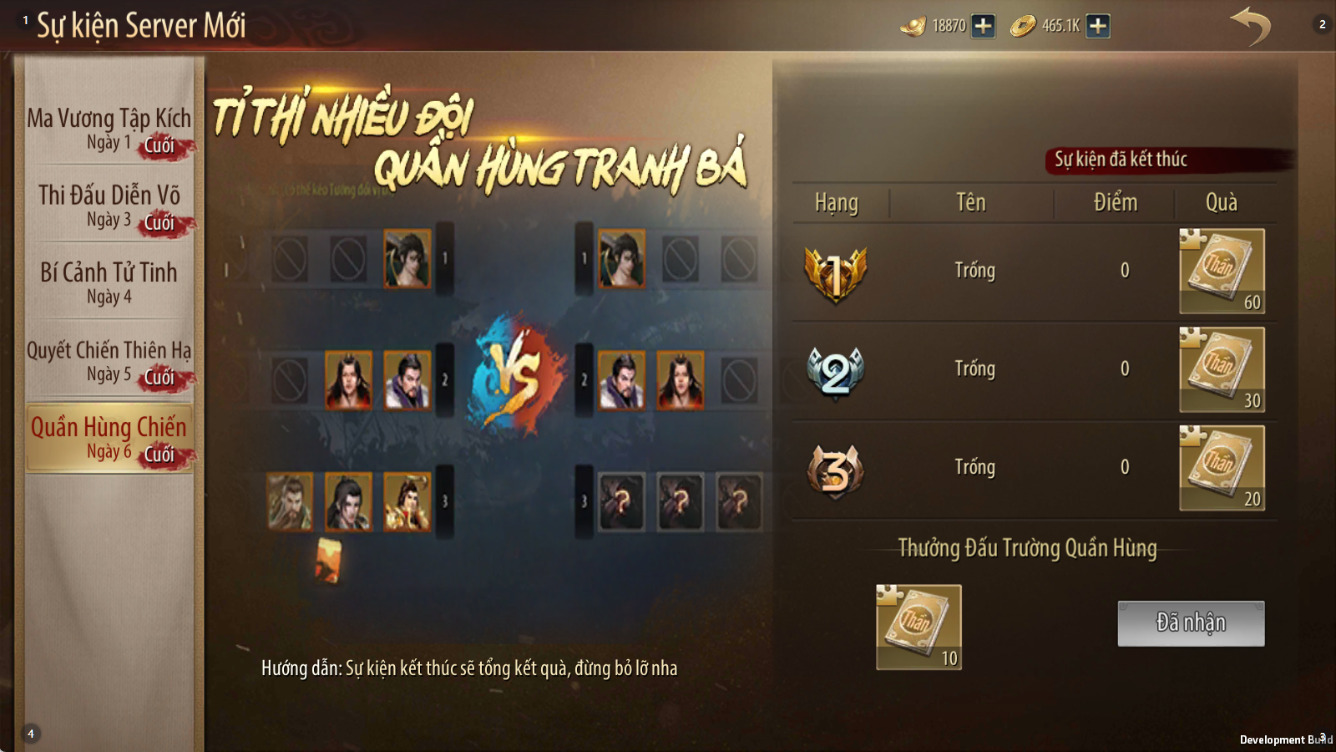Tap the arena reward book with 10
The height and width of the screenshot is (752, 1336).
[x=918, y=626]
